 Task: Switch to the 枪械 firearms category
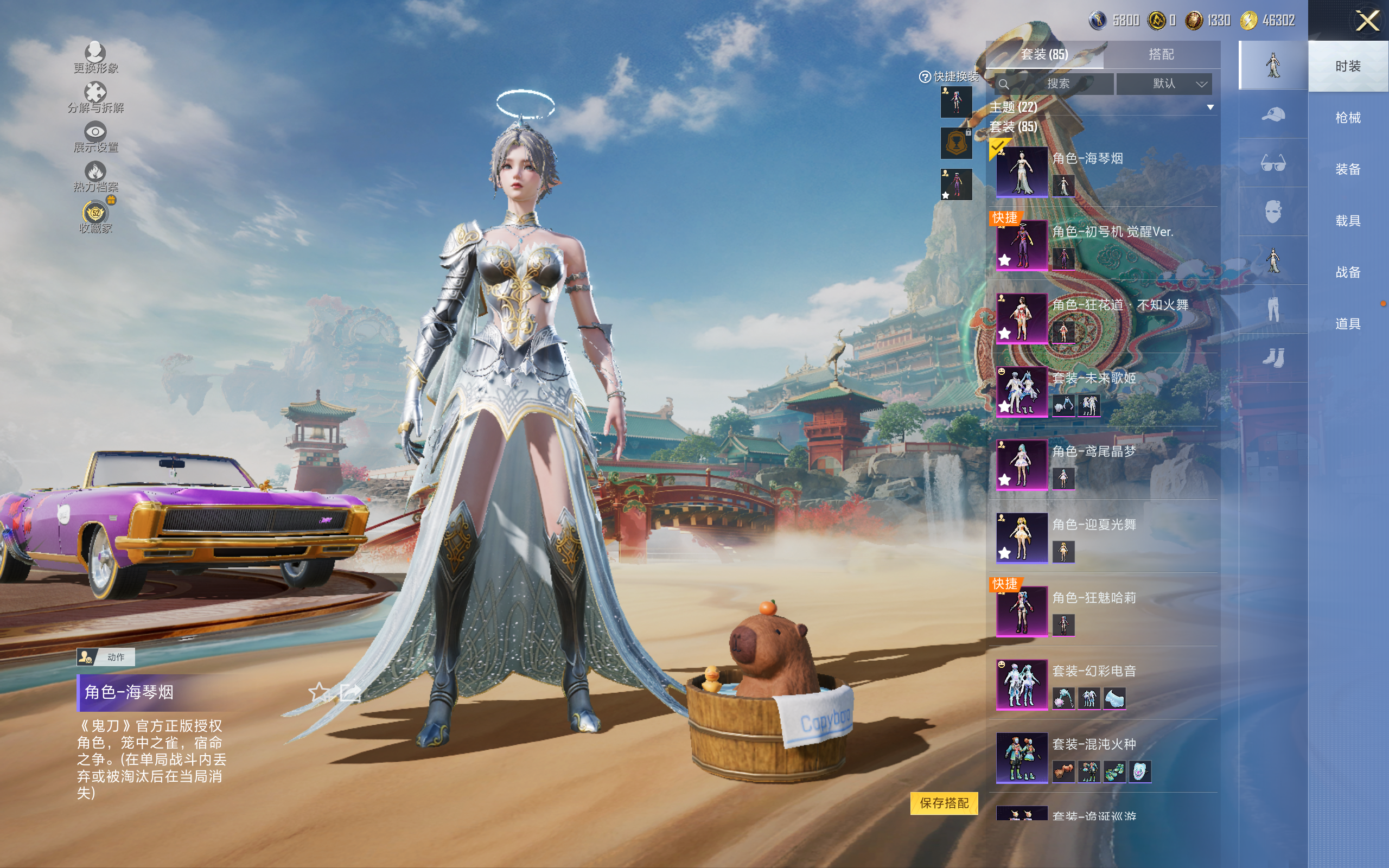click(x=1348, y=118)
